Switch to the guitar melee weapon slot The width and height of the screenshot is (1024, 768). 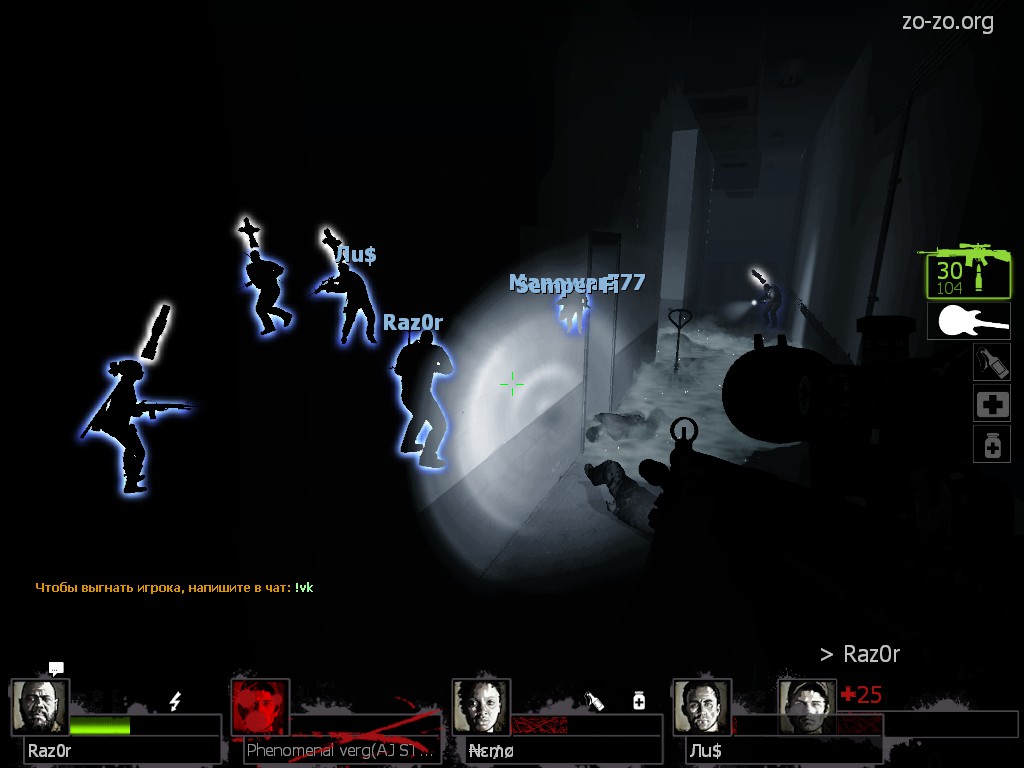point(968,321)
